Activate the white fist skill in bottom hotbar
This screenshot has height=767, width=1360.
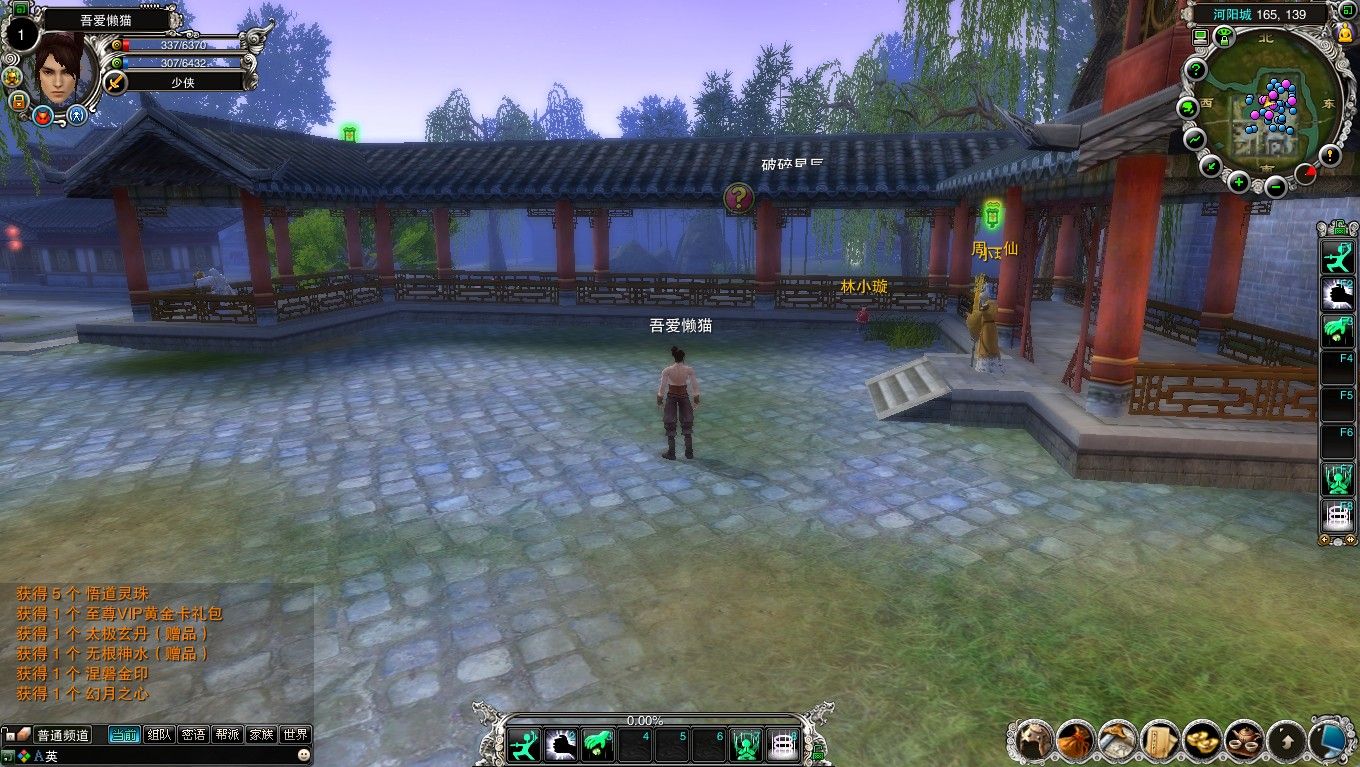[x=561, y=745]
